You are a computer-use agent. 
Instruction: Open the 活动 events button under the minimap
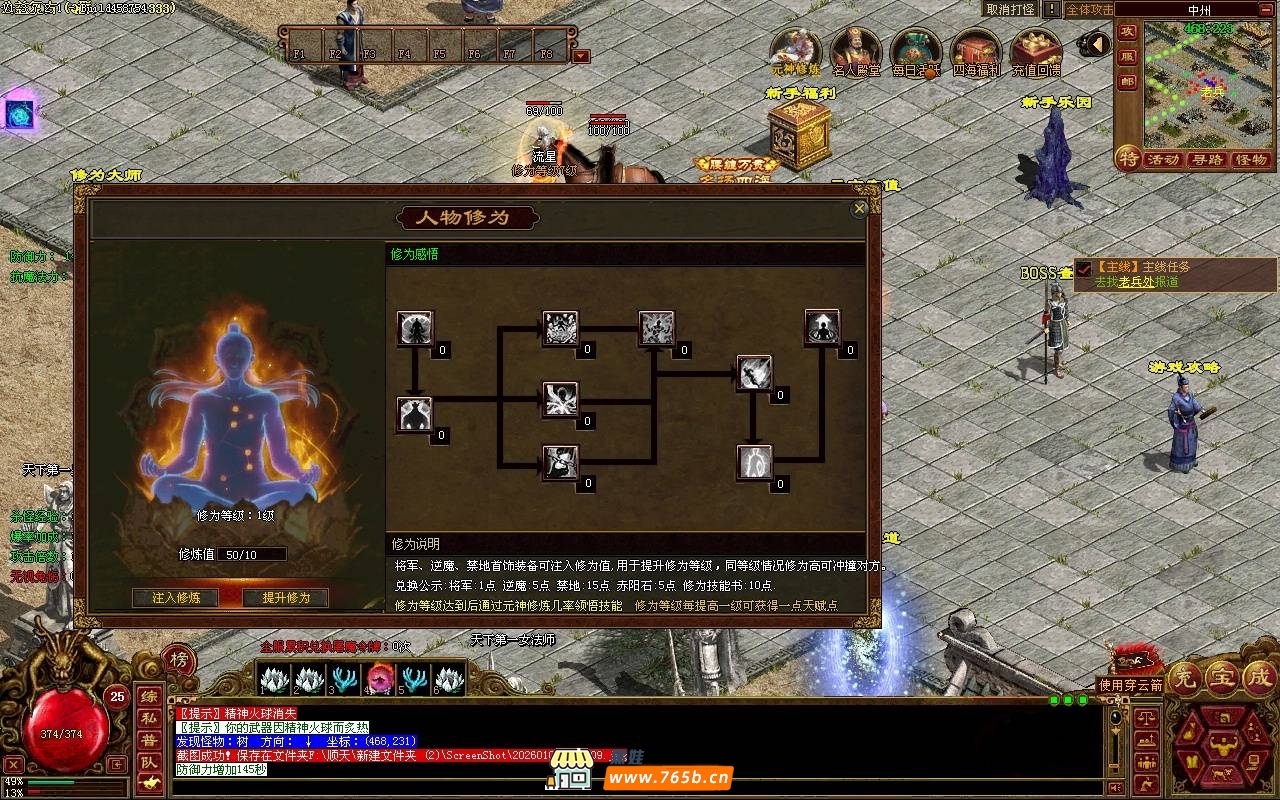[x=1163, y=160]
